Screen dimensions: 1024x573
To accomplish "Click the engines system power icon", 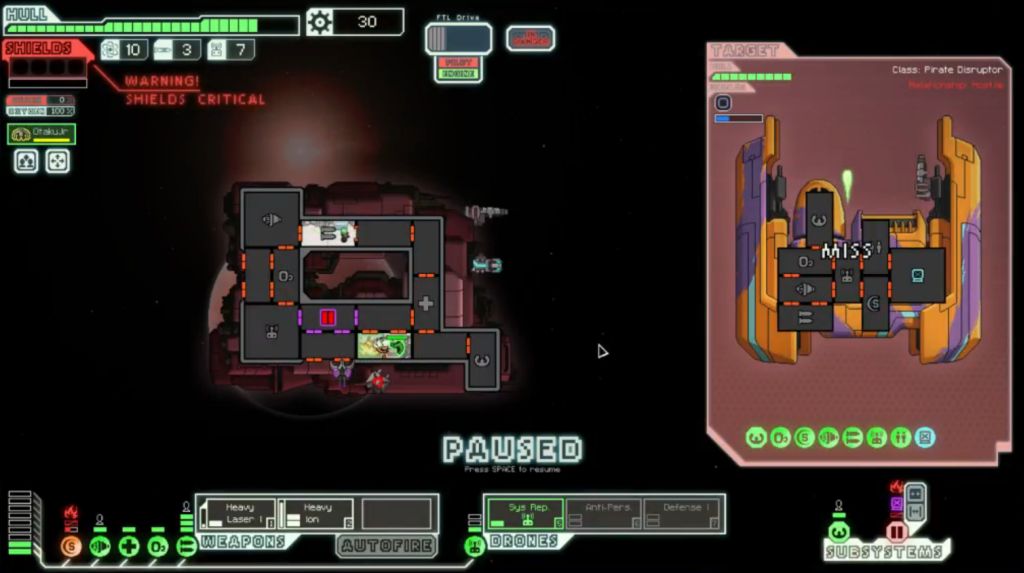I will click(x=99, y=546).
